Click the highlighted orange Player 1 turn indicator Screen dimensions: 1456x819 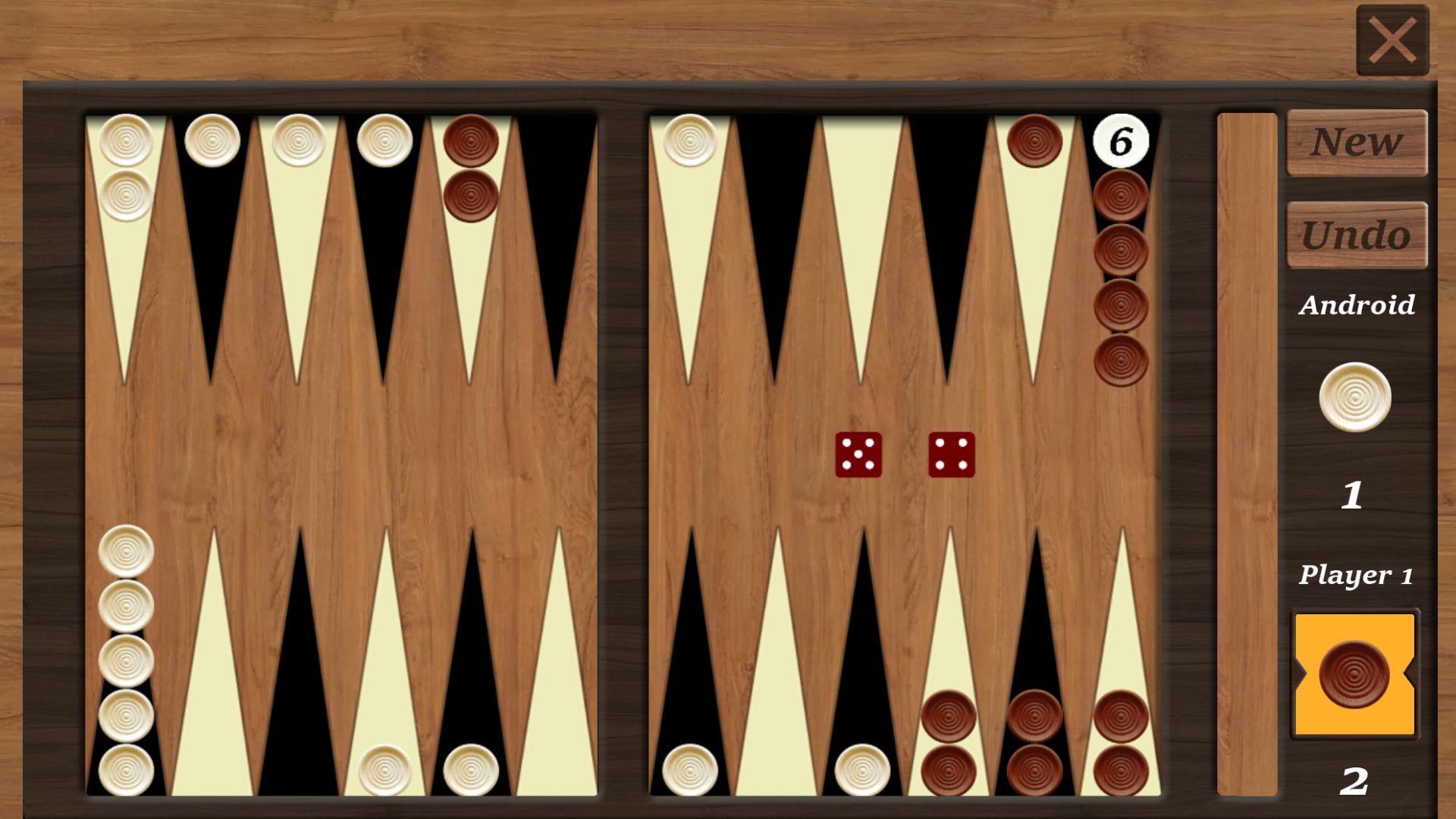pos(1354,671)
